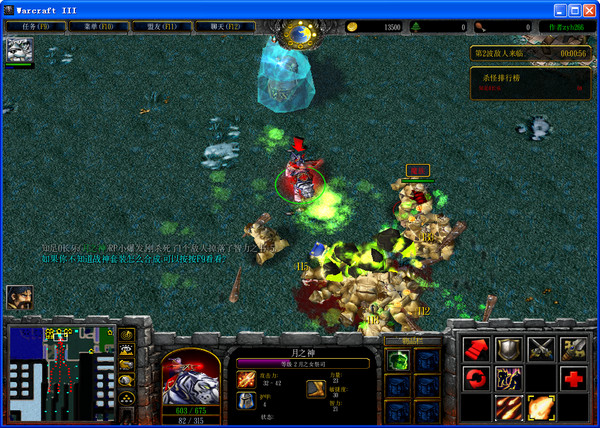Click the portrait icon above the minimap

19,297
